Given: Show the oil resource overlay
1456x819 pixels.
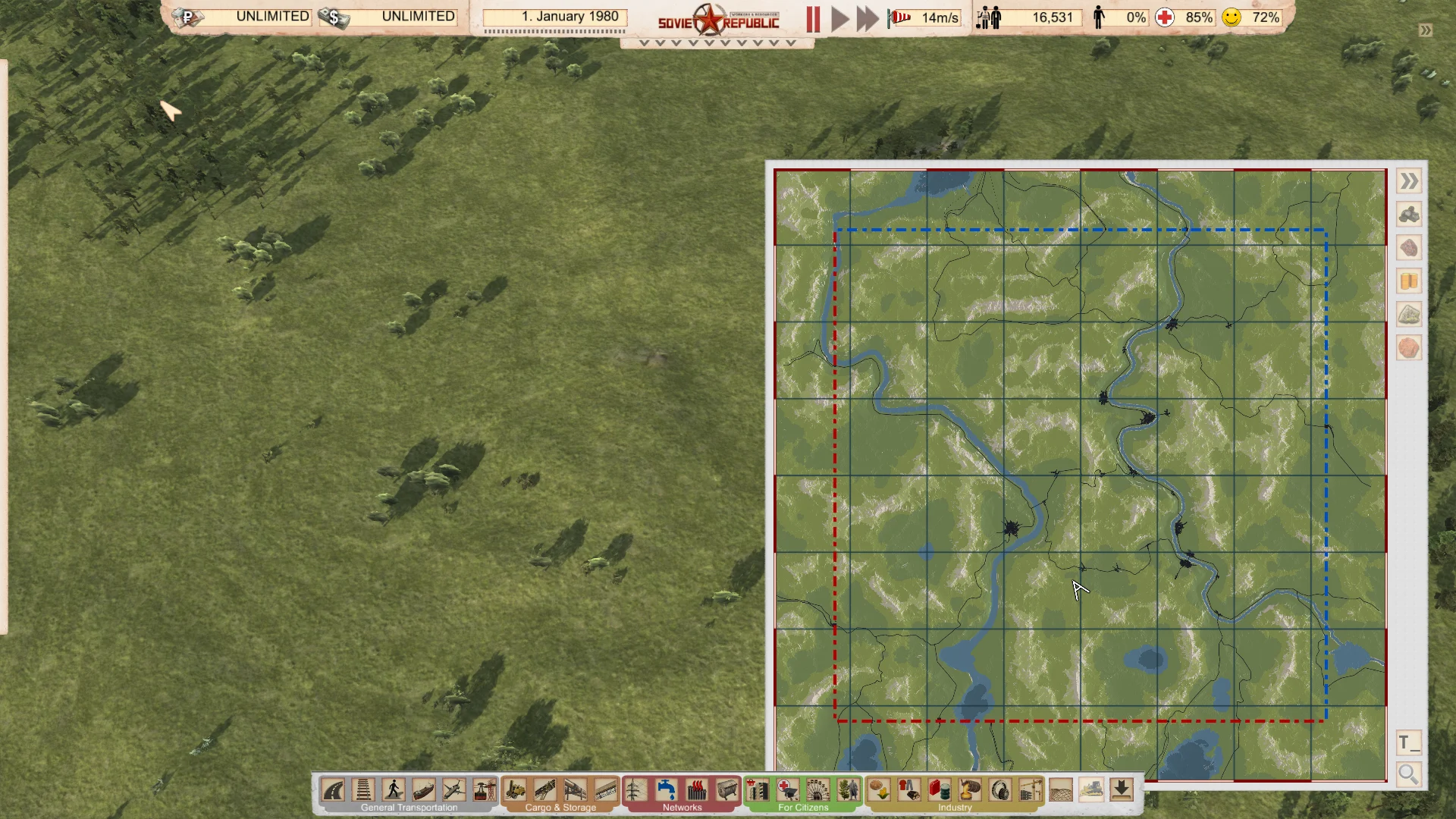Looking at the screenshot, I should point(1408,281).
